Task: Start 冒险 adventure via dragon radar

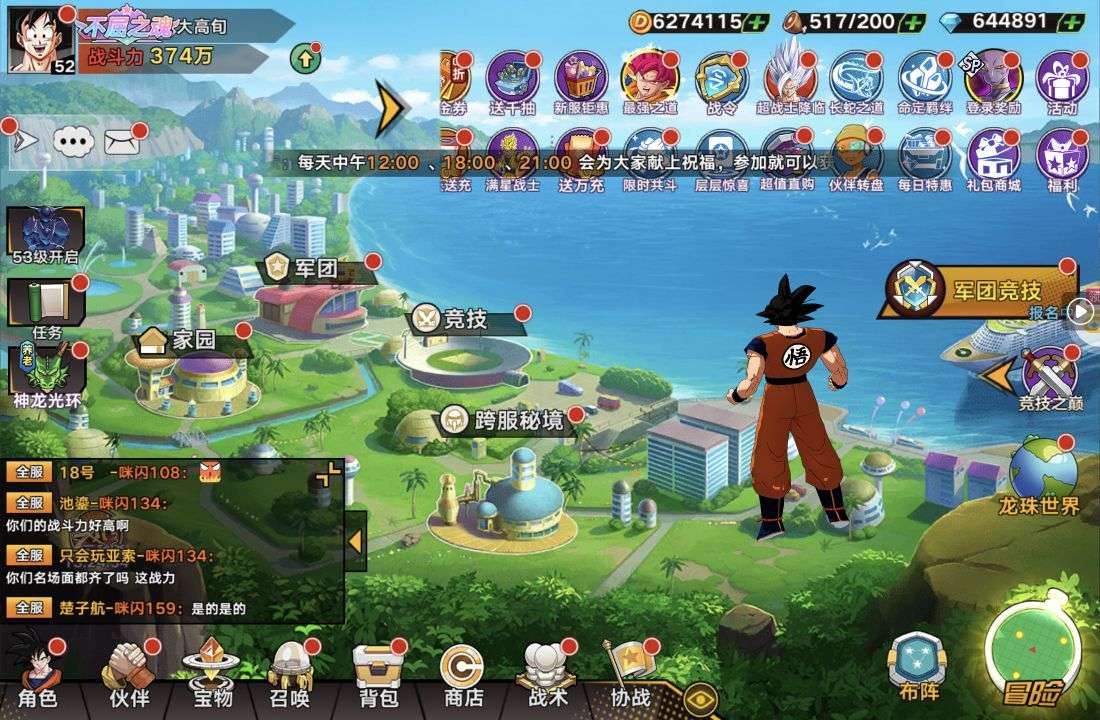Action: (x=1033, y=655)
